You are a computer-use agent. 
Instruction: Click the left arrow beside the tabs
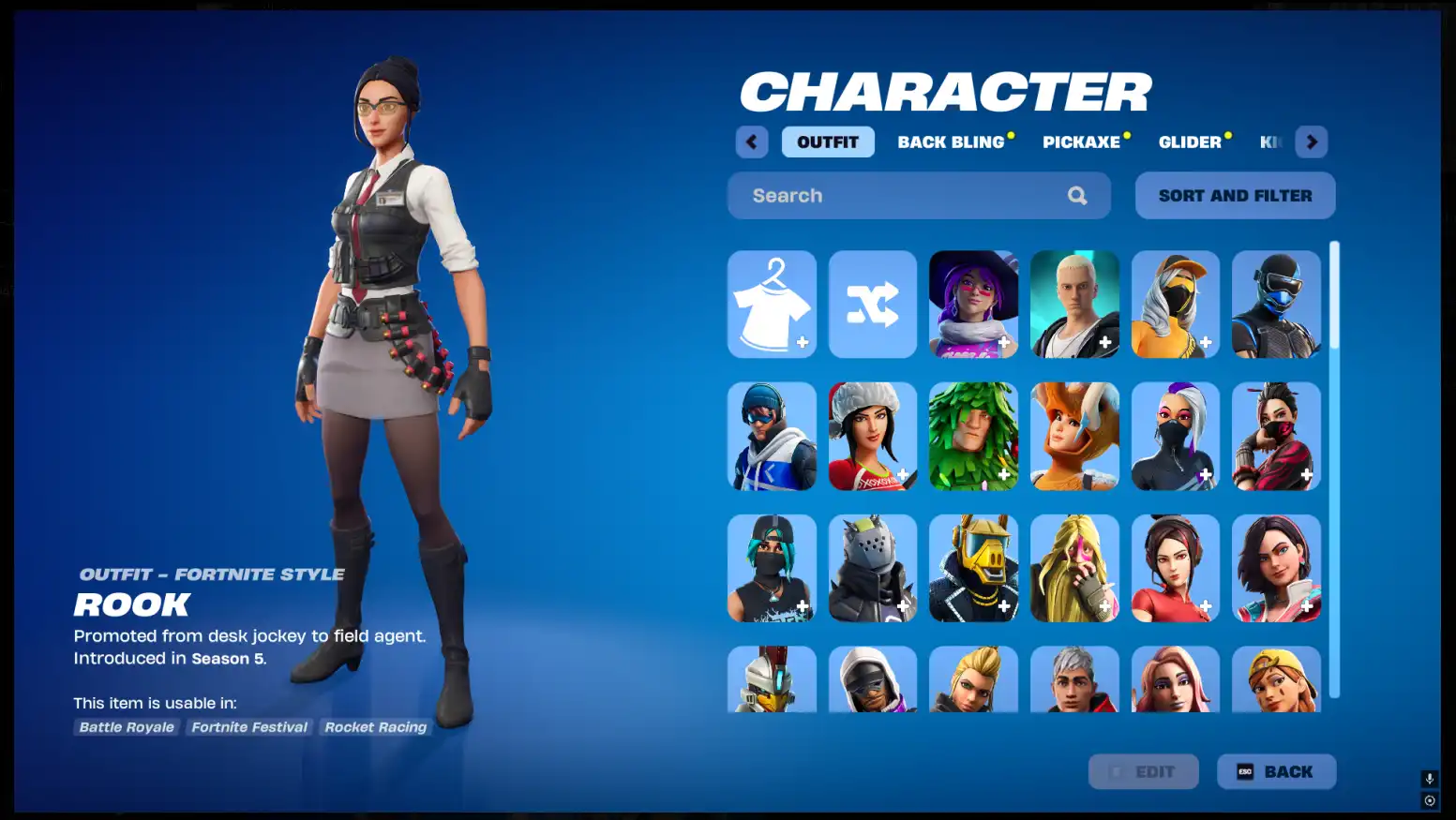(752, 142)
